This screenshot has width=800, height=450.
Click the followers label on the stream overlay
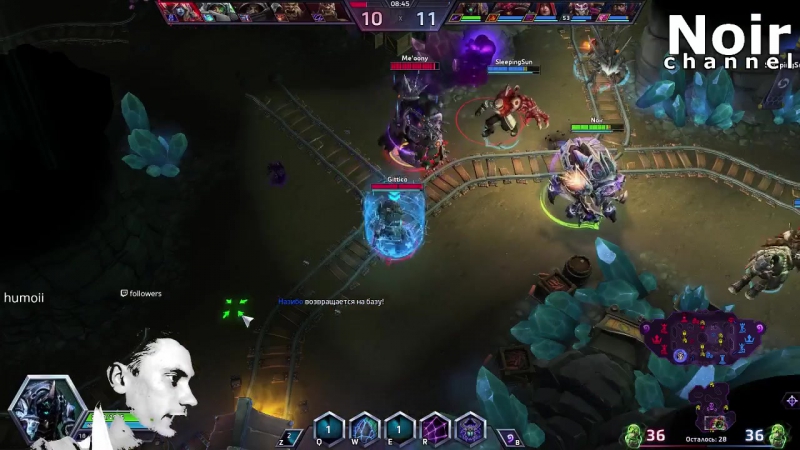[141, 294]
